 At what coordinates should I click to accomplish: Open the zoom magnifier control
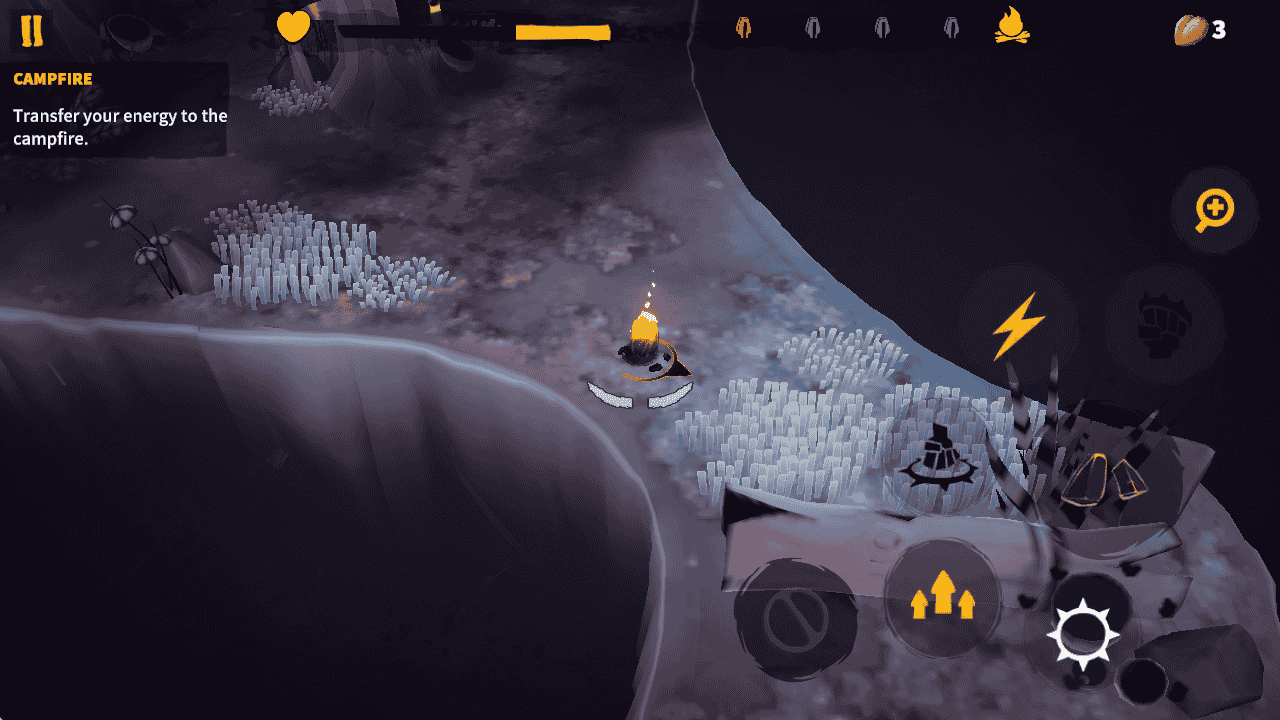pos(1213,210)
